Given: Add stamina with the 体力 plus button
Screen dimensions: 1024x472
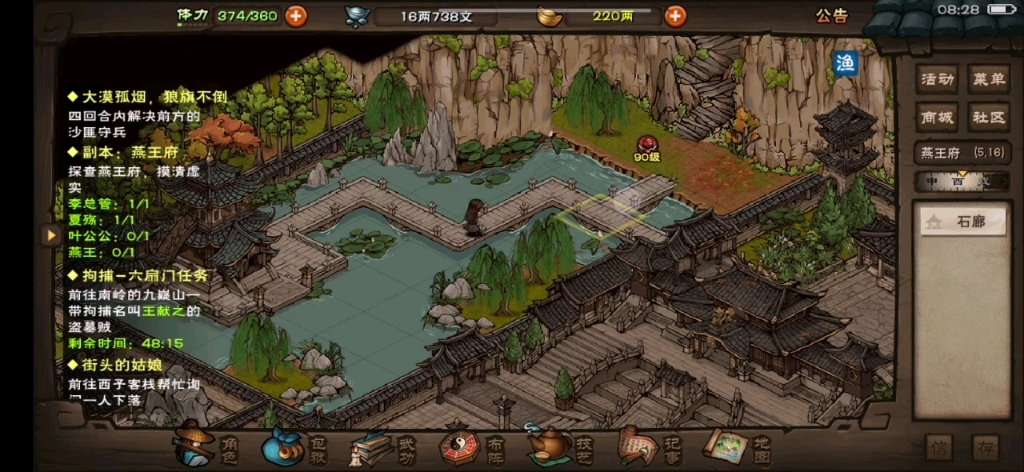Looking at the screenshot, I should [296, 15].
